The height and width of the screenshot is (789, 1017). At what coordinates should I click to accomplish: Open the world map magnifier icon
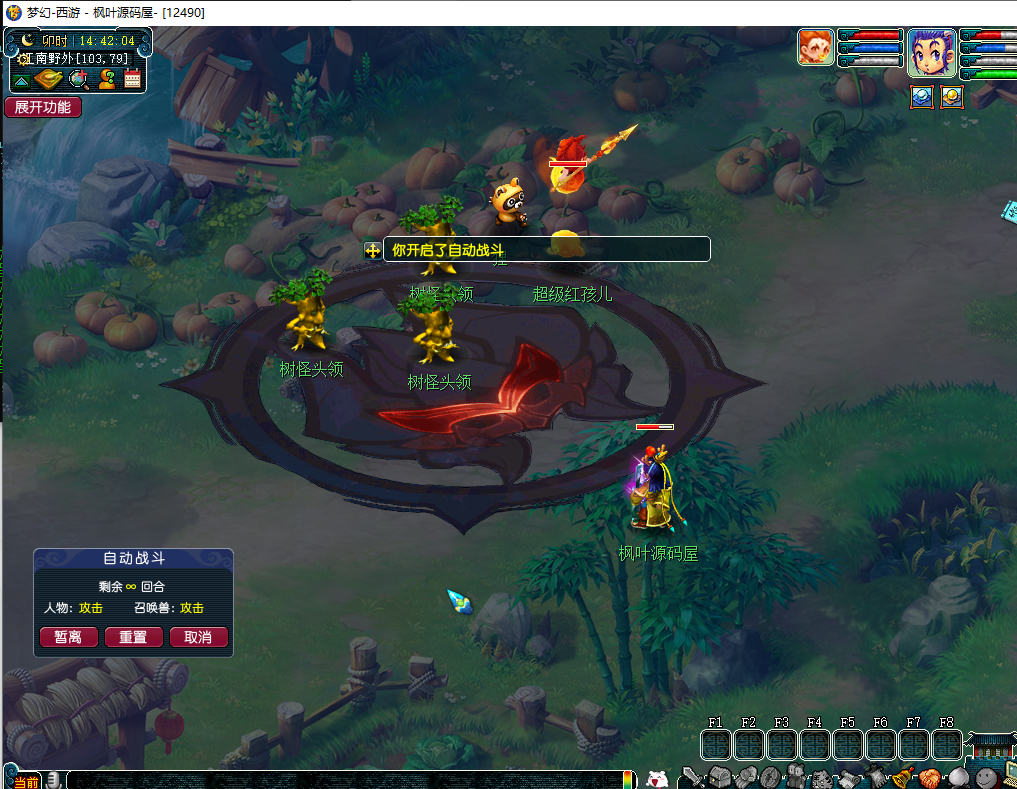pos(78,79)
